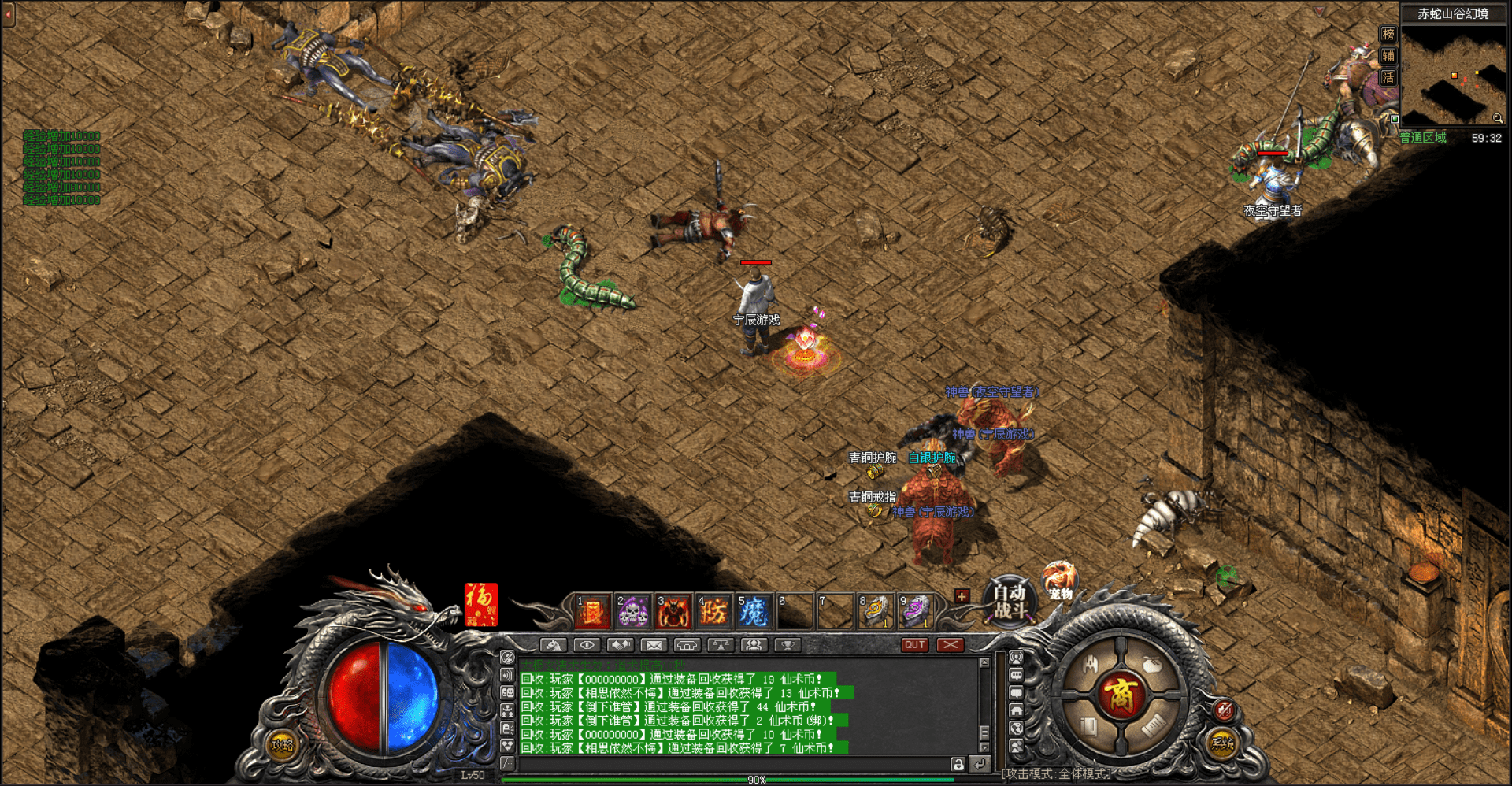This screenshot has width=1512, height=786.
Task: Click the red 福 lucky bag icon
Action: tap(480, 604)
